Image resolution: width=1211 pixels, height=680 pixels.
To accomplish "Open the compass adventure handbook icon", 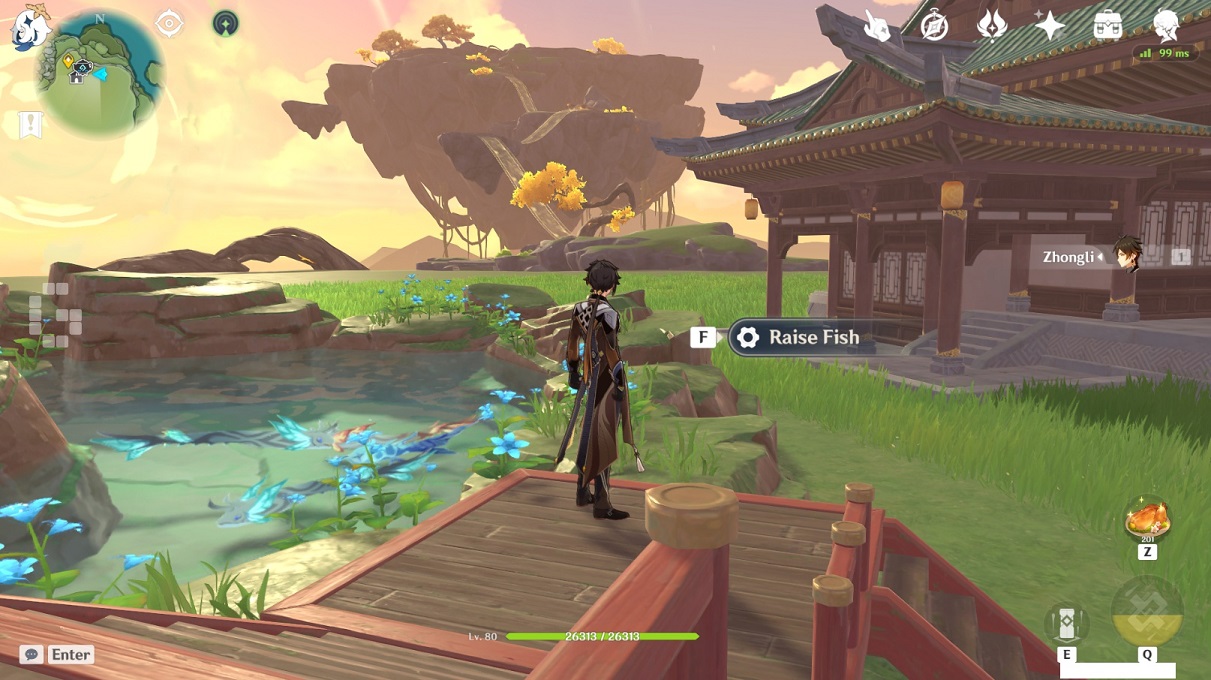I will pos(934,26).
